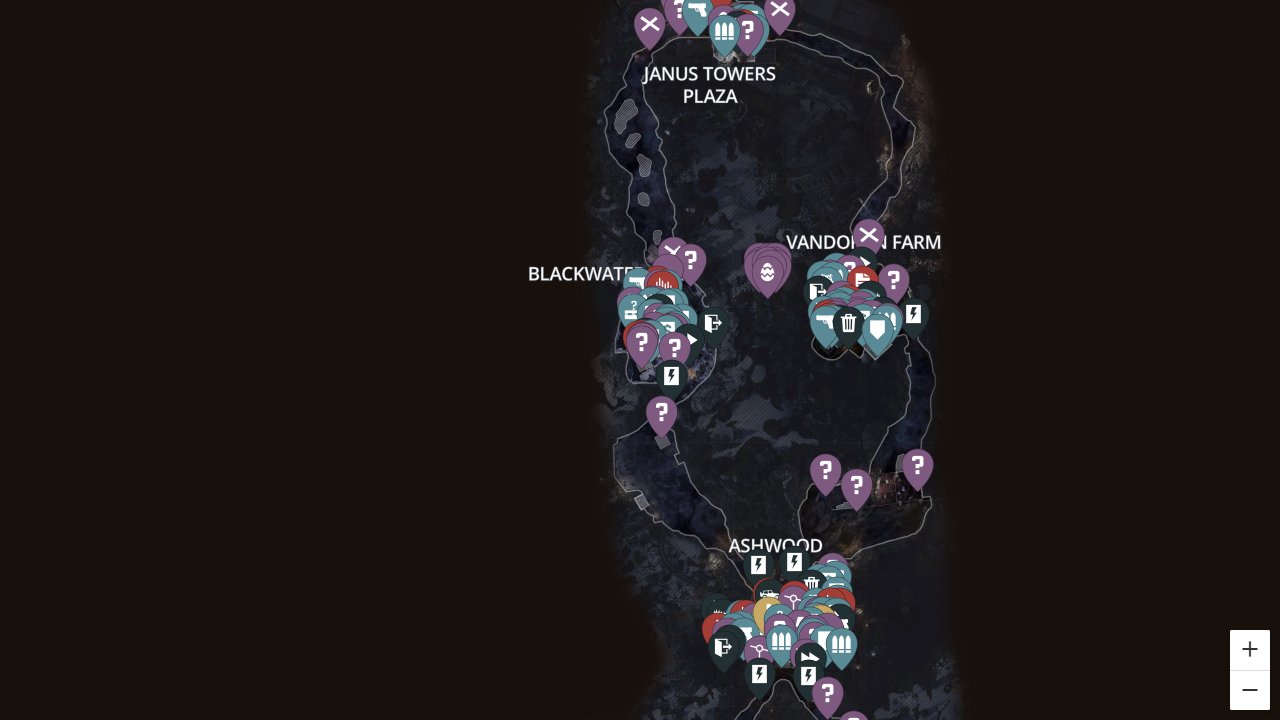
Task: Click the checkmark marker above Blackwater
Action: pos(673,248)
